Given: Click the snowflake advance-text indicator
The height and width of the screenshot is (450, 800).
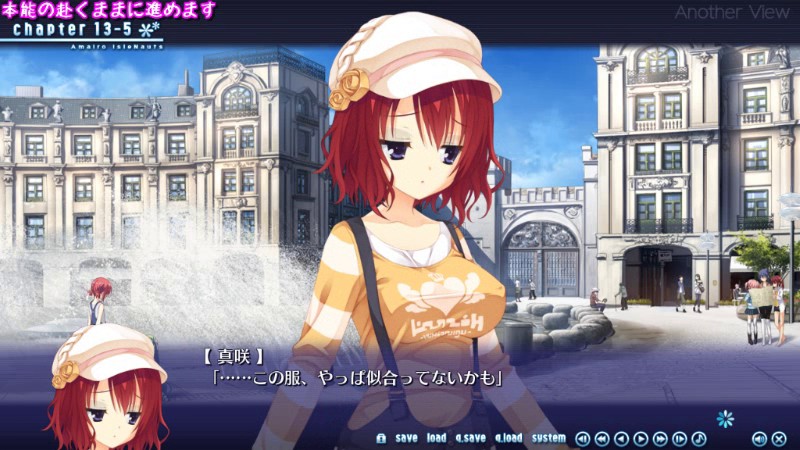Looking at the screenshot, I should (x=725, y=418).
